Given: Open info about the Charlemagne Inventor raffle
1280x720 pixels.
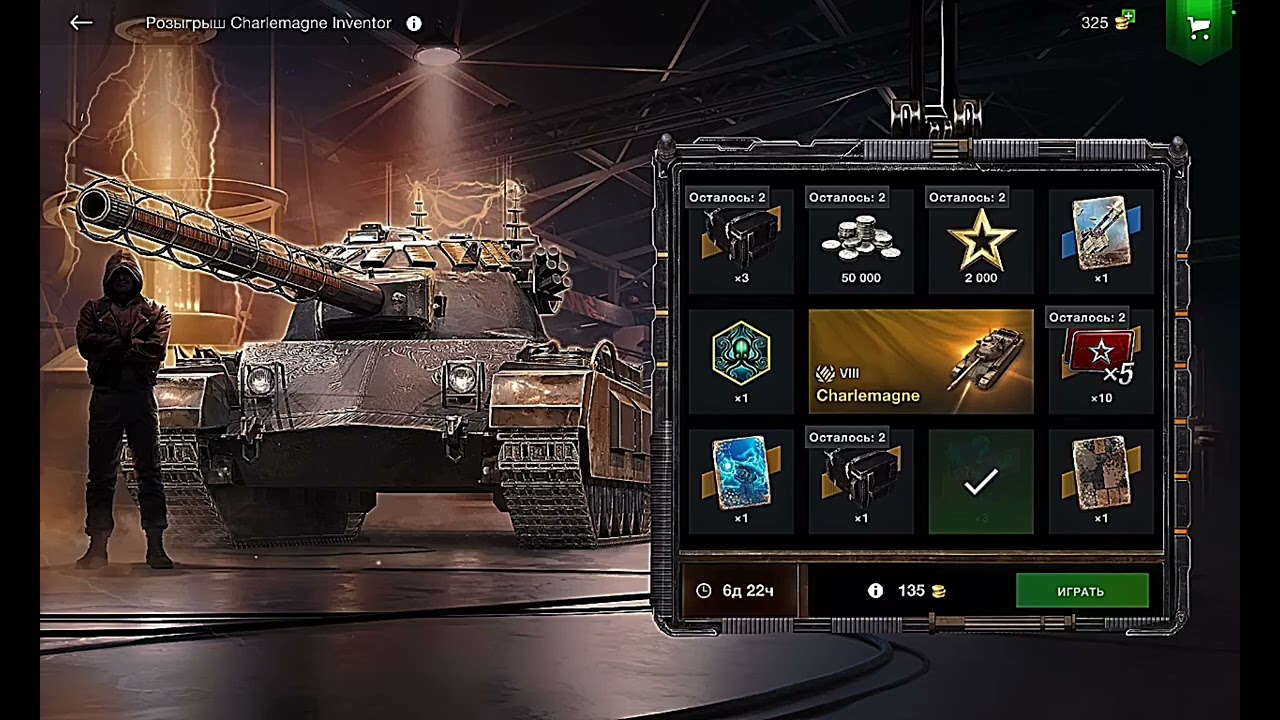Looking at the screenshot, I should tap(414, 23).
